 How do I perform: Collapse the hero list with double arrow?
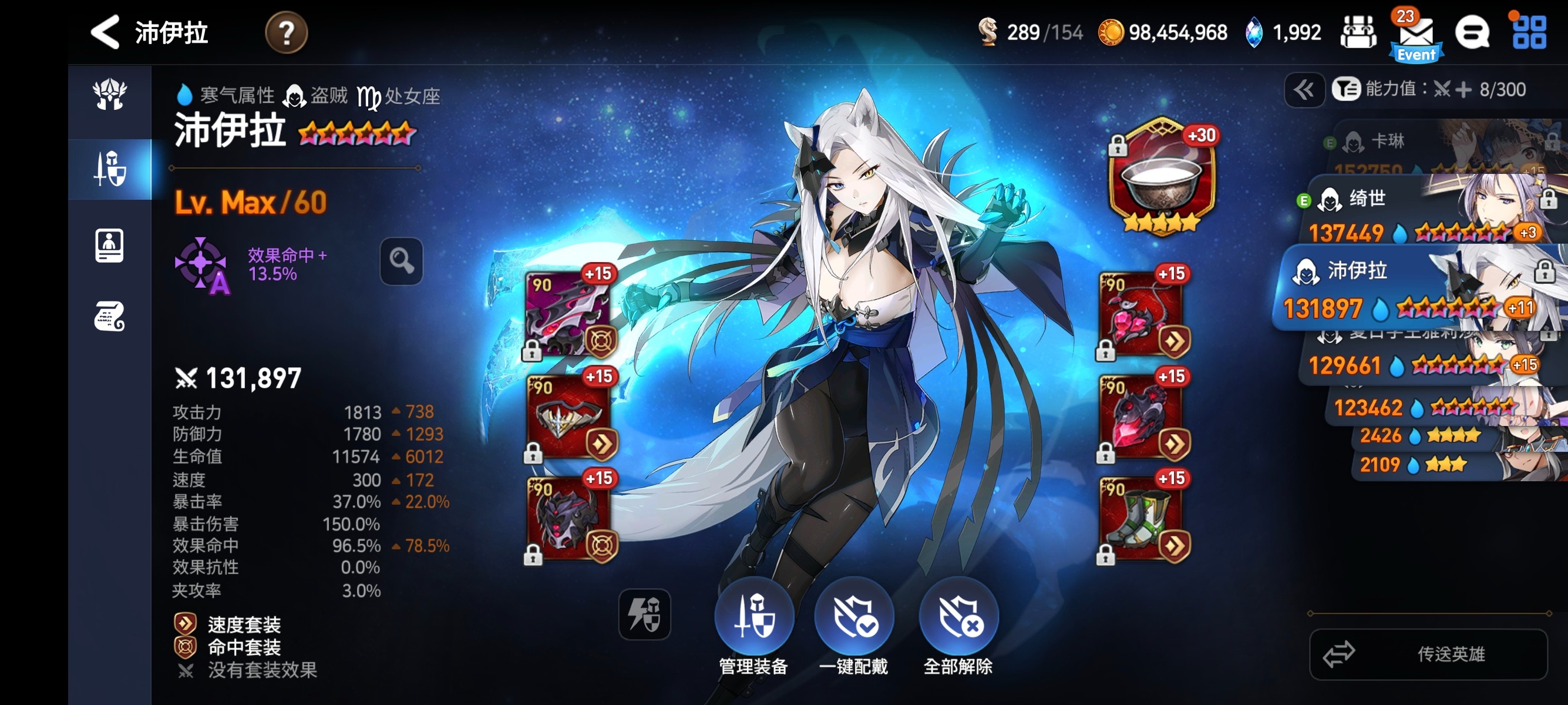(x=1304, y=90)
